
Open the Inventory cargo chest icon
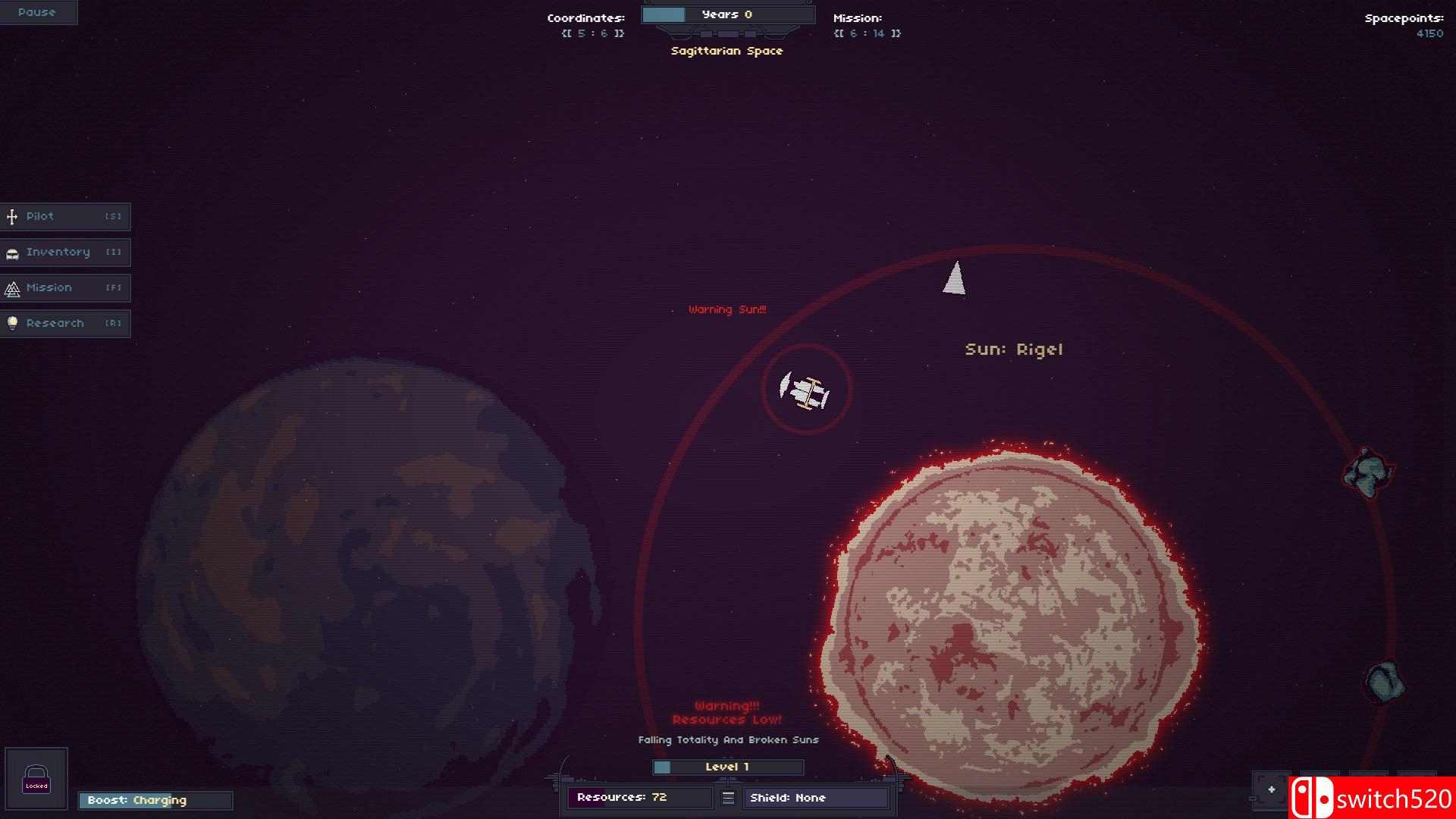pyautogui.click(x=12, y=252)
